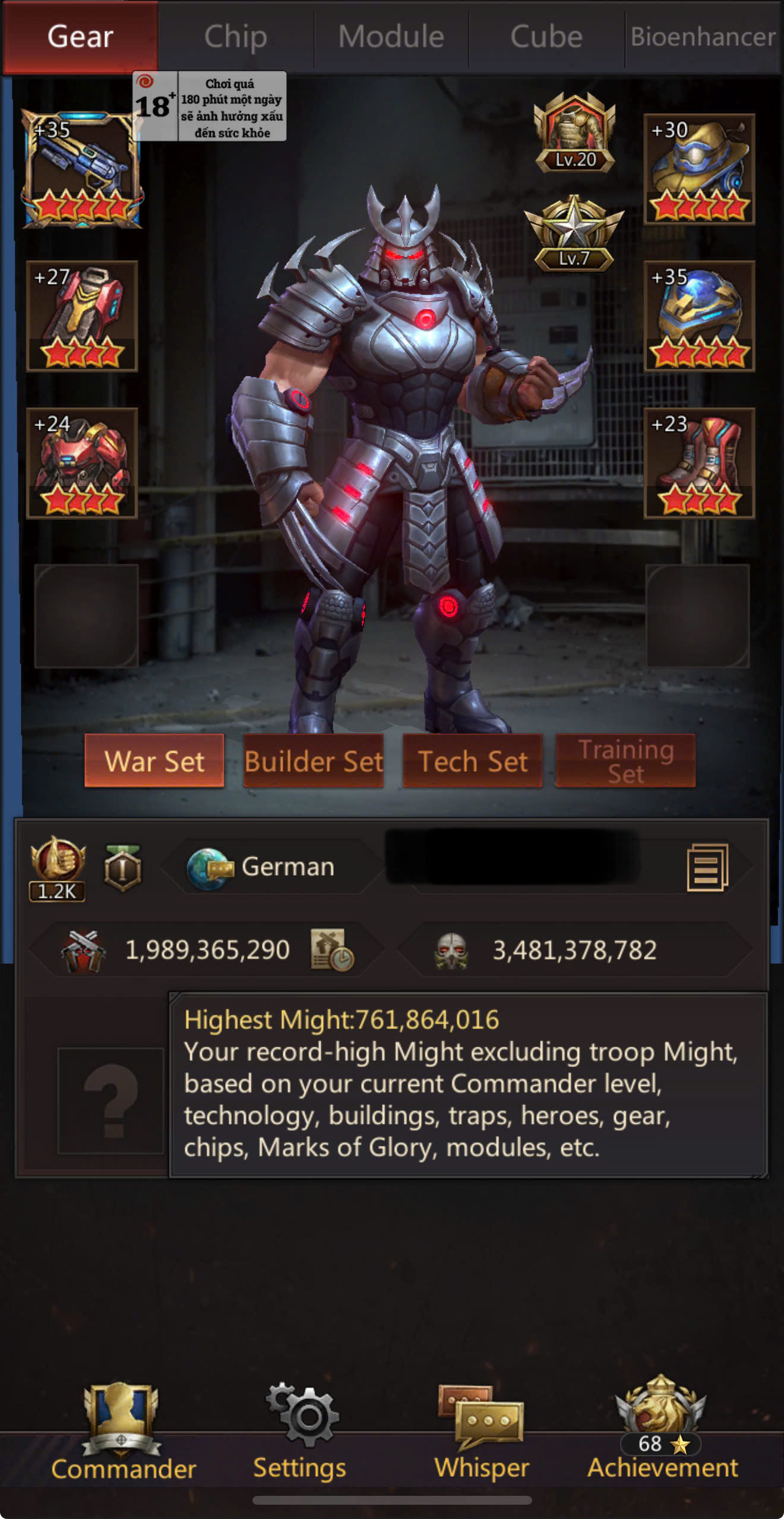Select the Gear tab
This screenshot has height=1519, width=784.
(x=80, y=37)
